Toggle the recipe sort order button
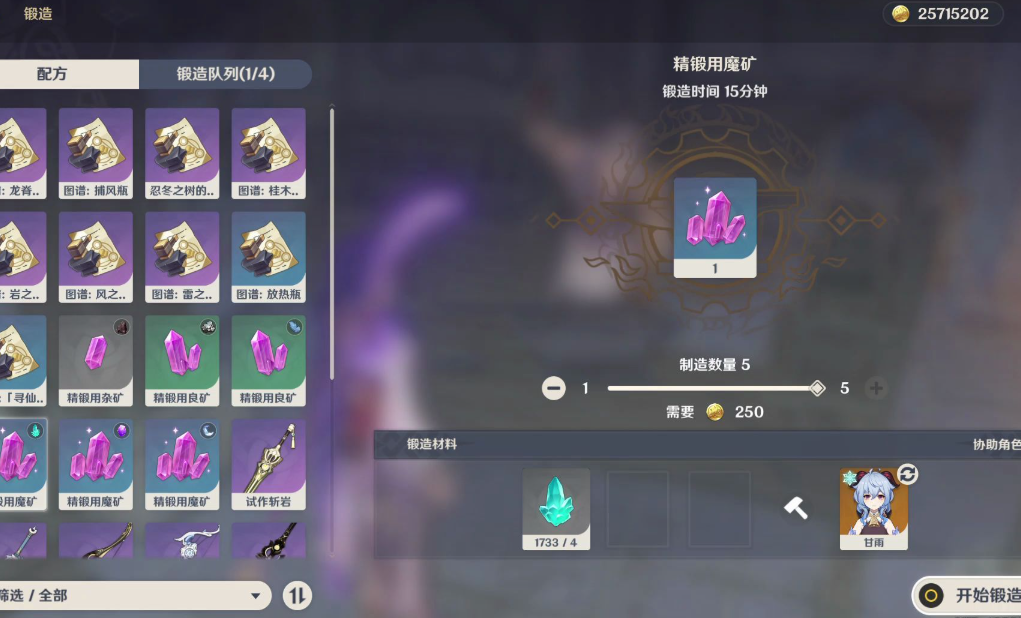Image resolution: width=1021 pixels, height=618 pixels. pos(297,596)
